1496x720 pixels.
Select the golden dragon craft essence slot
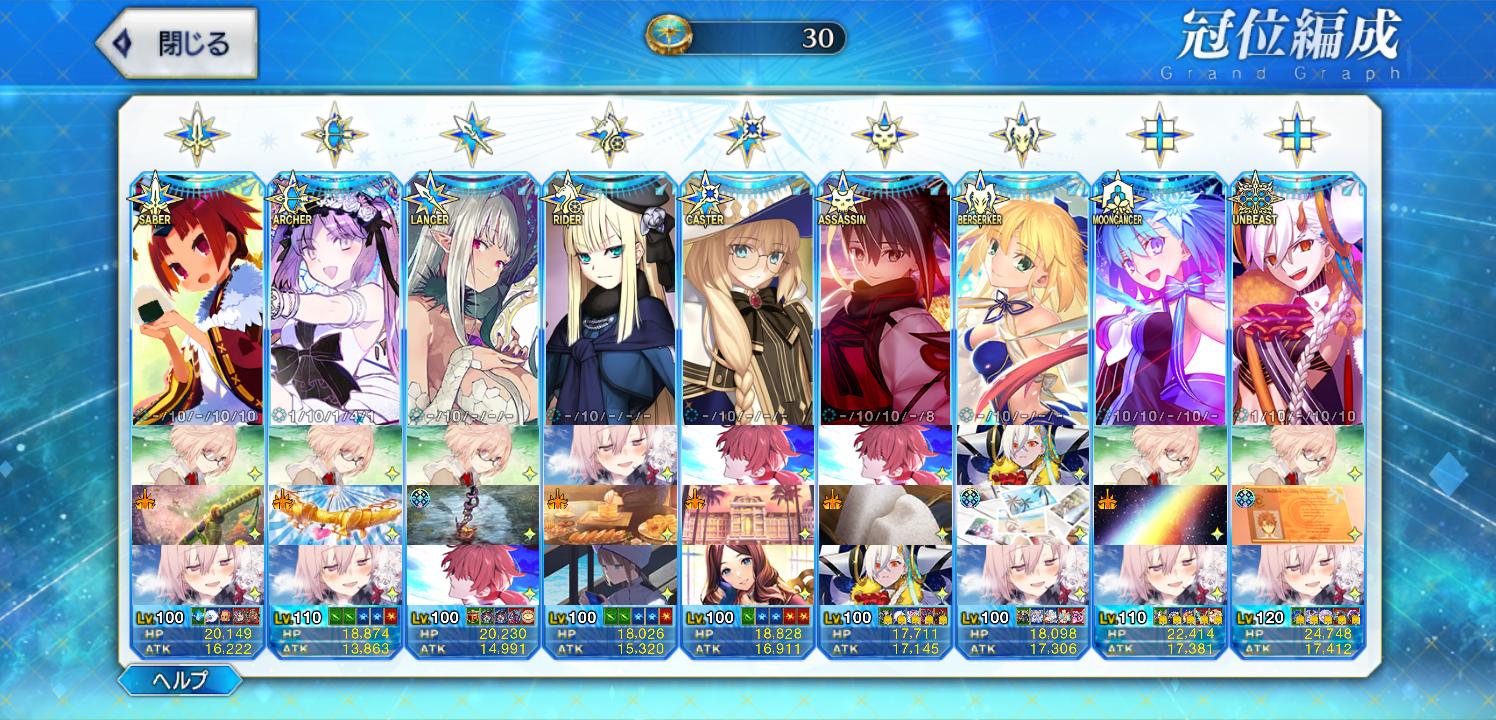pyautogui.click(x=335, y=515)
